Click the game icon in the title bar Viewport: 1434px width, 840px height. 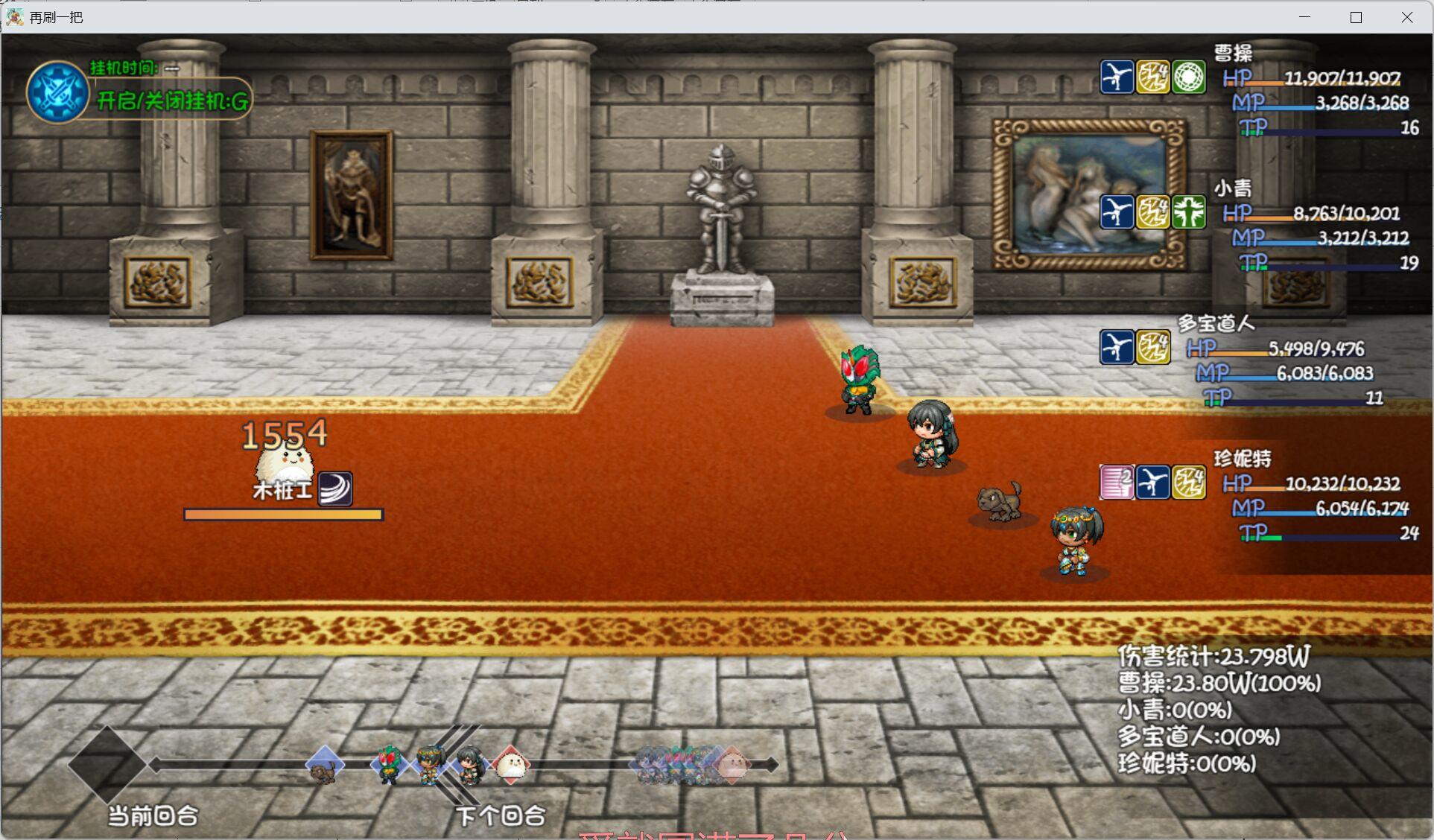click(13, 16)
